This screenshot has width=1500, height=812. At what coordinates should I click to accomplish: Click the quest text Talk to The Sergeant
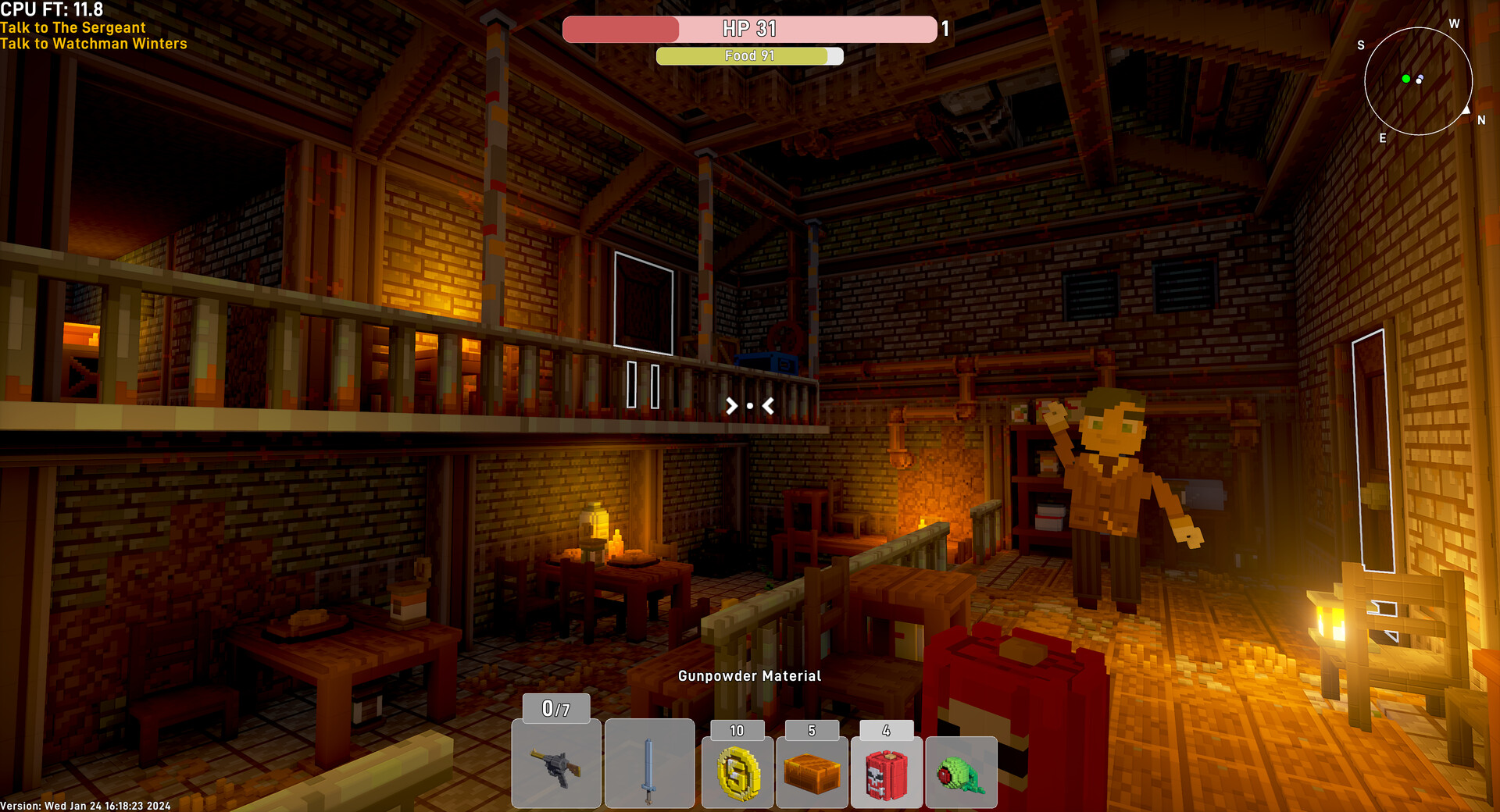(74, 27)
